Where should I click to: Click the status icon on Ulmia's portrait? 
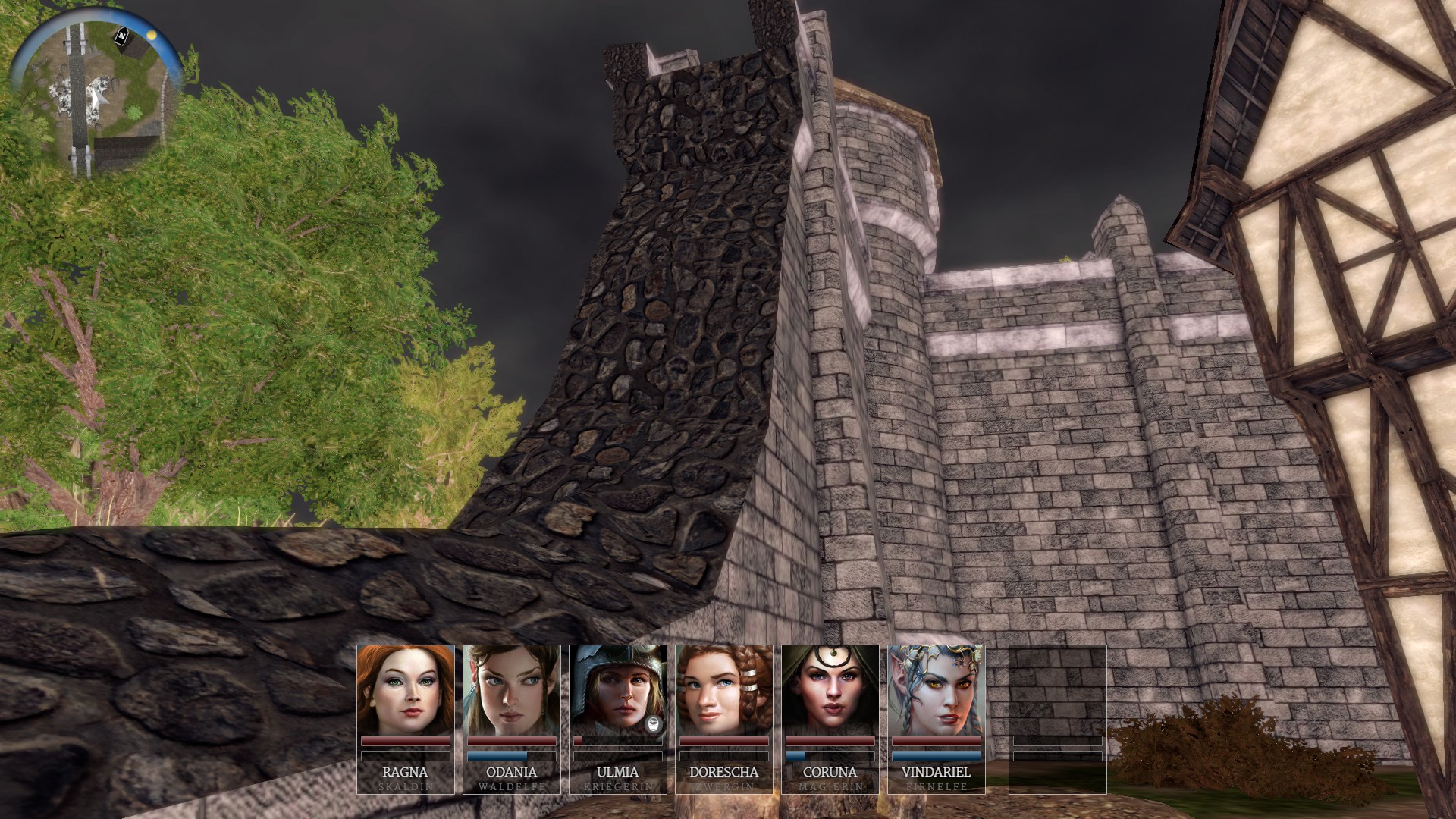tap(655, 723)
